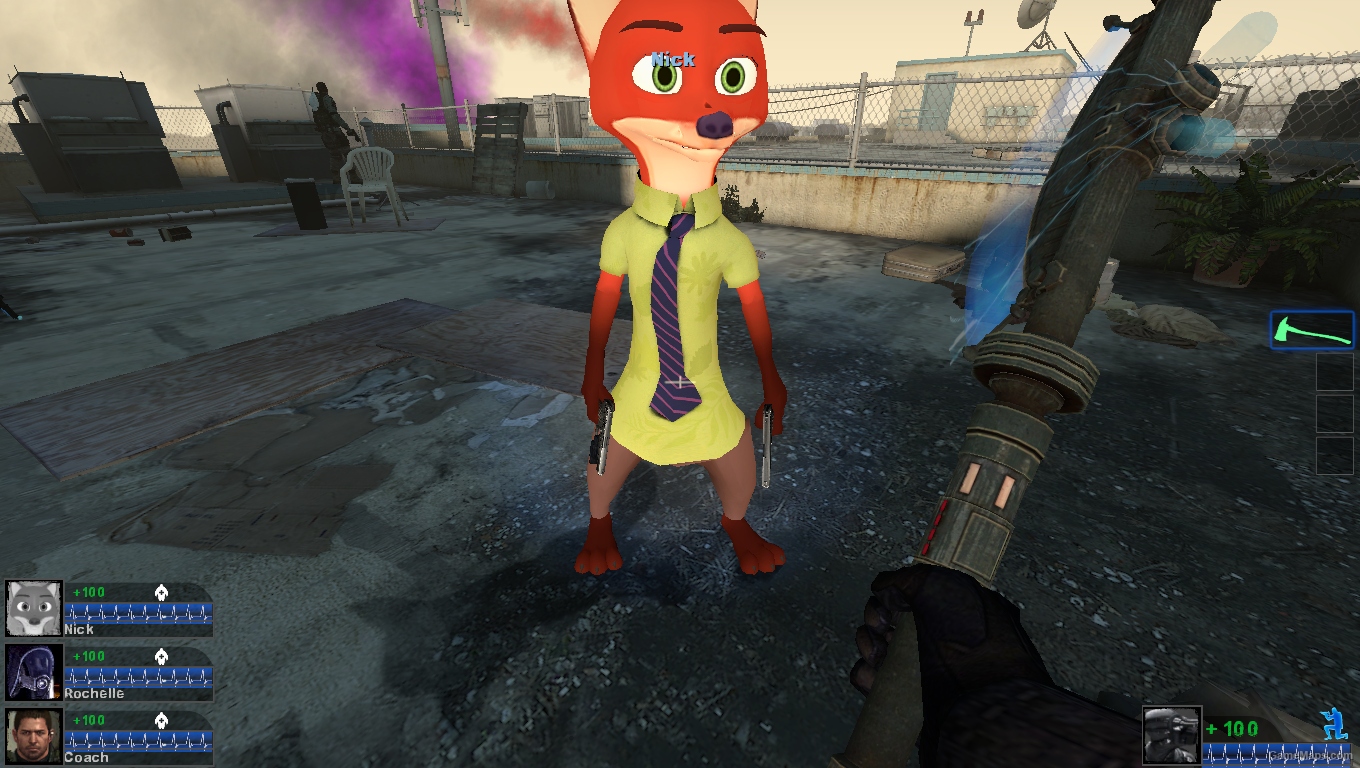Click Nick's heartbeat health bar
Screen dimensions: 1360x768
(137, 614)
